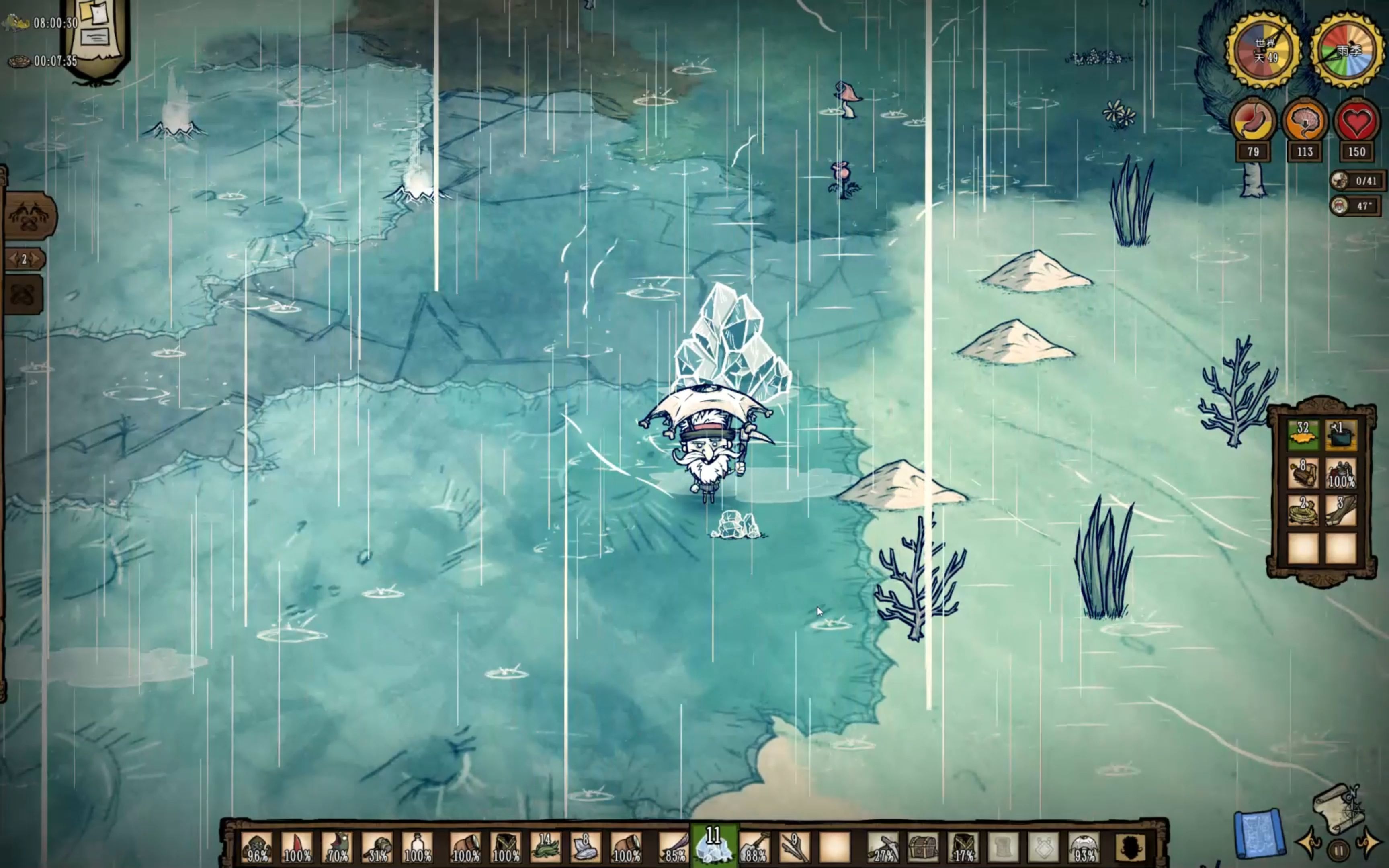Image resolution: width=1389 pixels, height=868 pixels.
Task: Open the pinned notes board
Action: [x=96, y=35]
